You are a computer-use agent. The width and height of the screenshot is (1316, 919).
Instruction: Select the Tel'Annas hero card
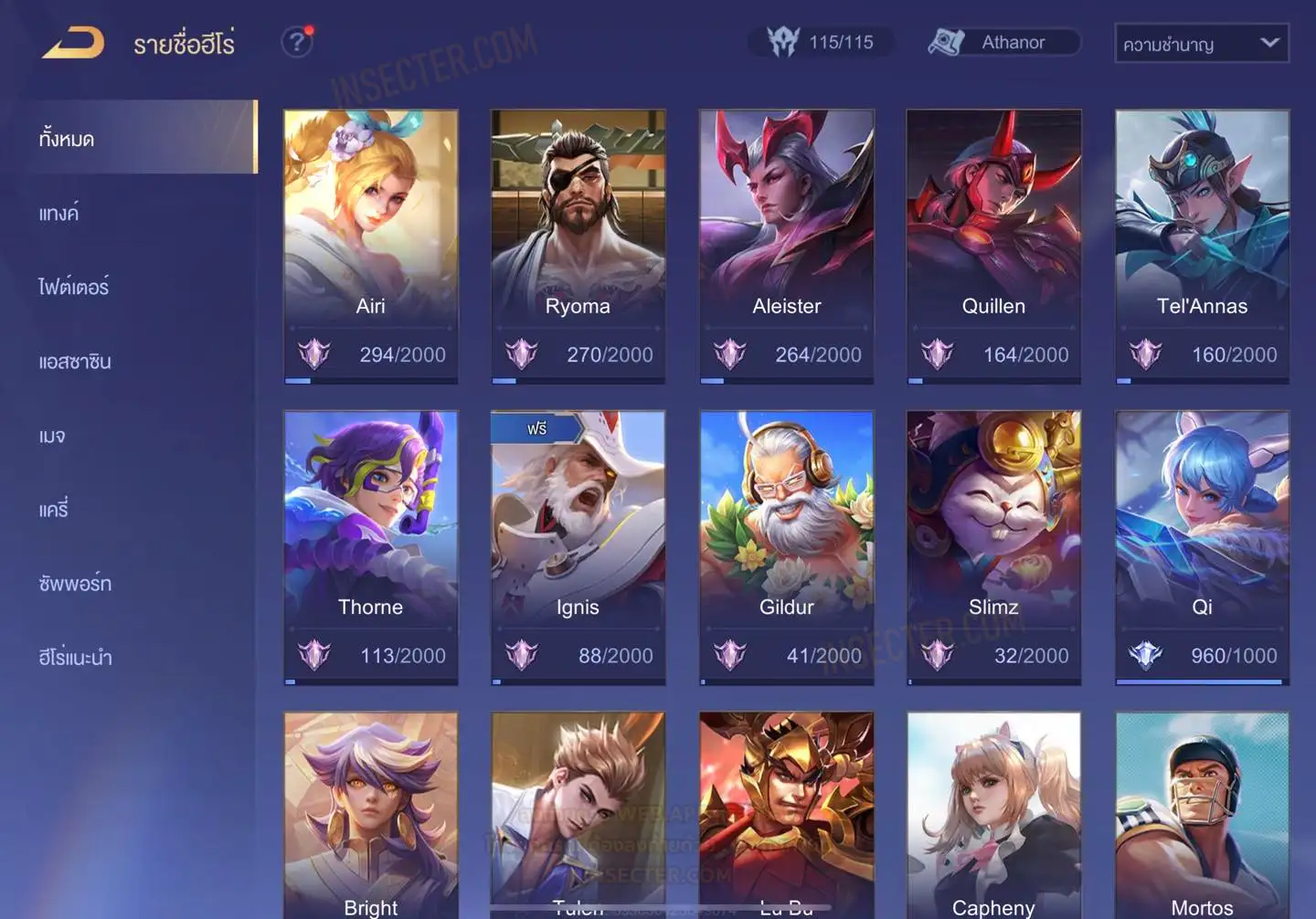[x=1202, y=245]
